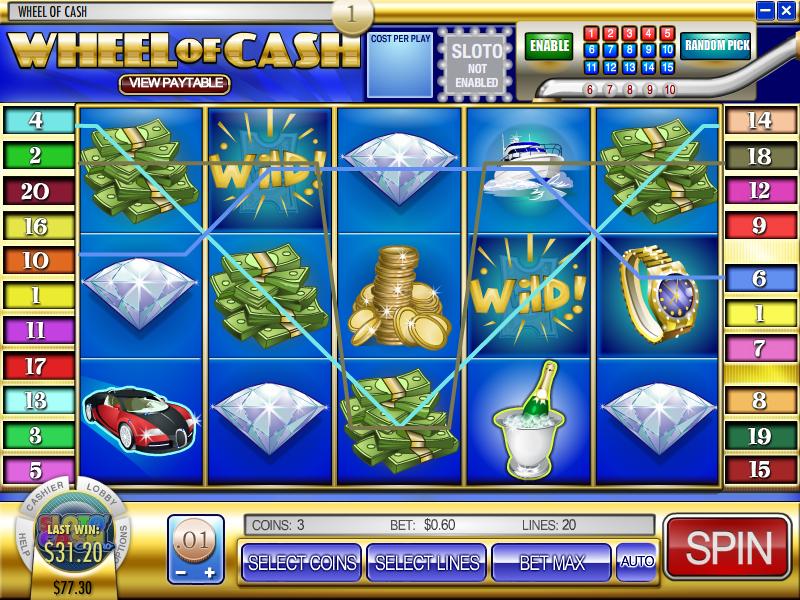Select Sloto number 1 ball
This screenshot has height=600, width=800.
click(x=591, y=33)
